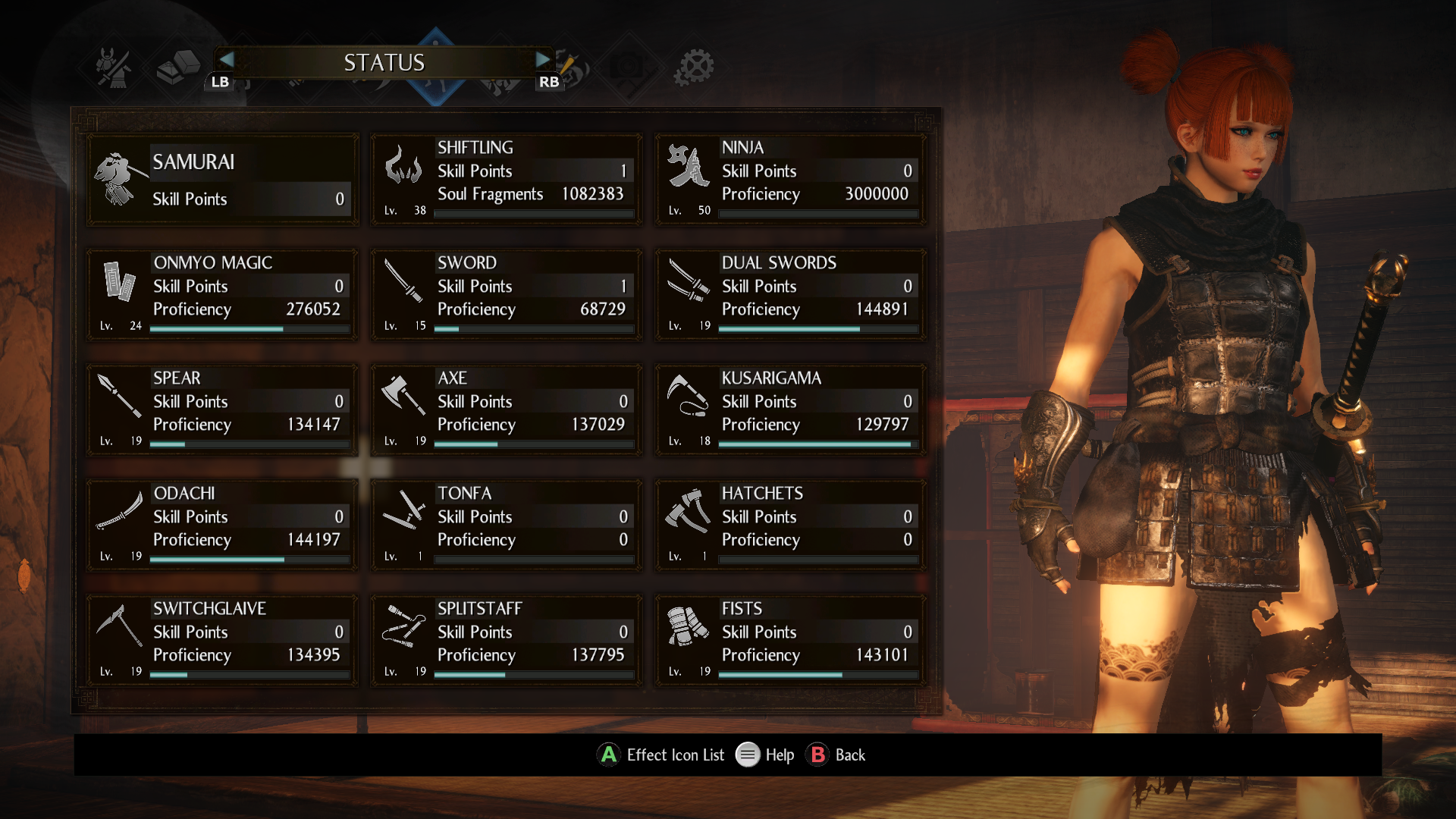
Task: Select the Dual Swords panel
Action: point(791,295)
